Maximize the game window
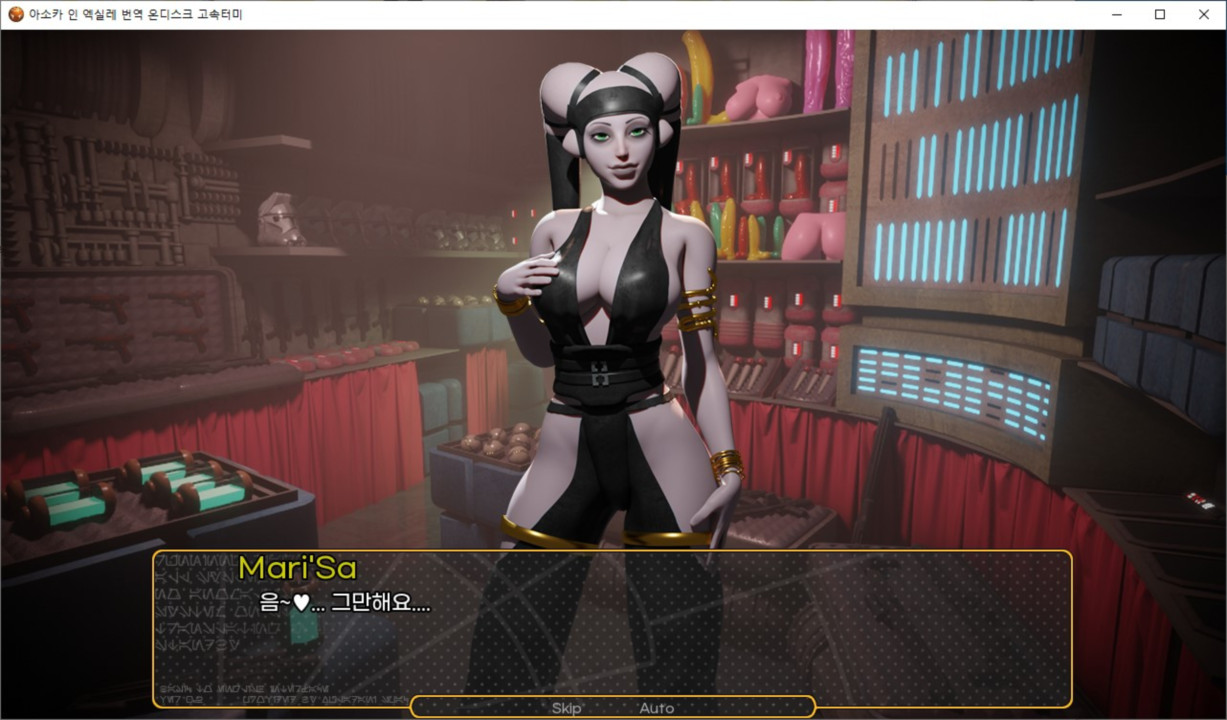Screen dimensions: 1227x720 [1159, 14]
